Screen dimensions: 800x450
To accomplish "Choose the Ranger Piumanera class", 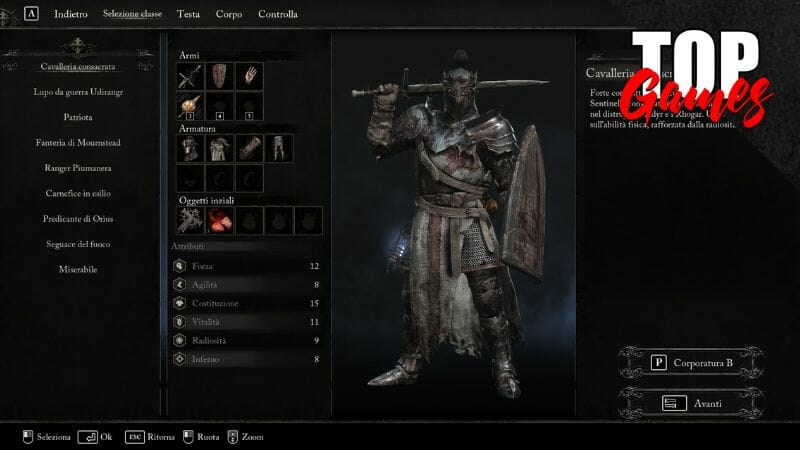I will (x=78, y=168).
